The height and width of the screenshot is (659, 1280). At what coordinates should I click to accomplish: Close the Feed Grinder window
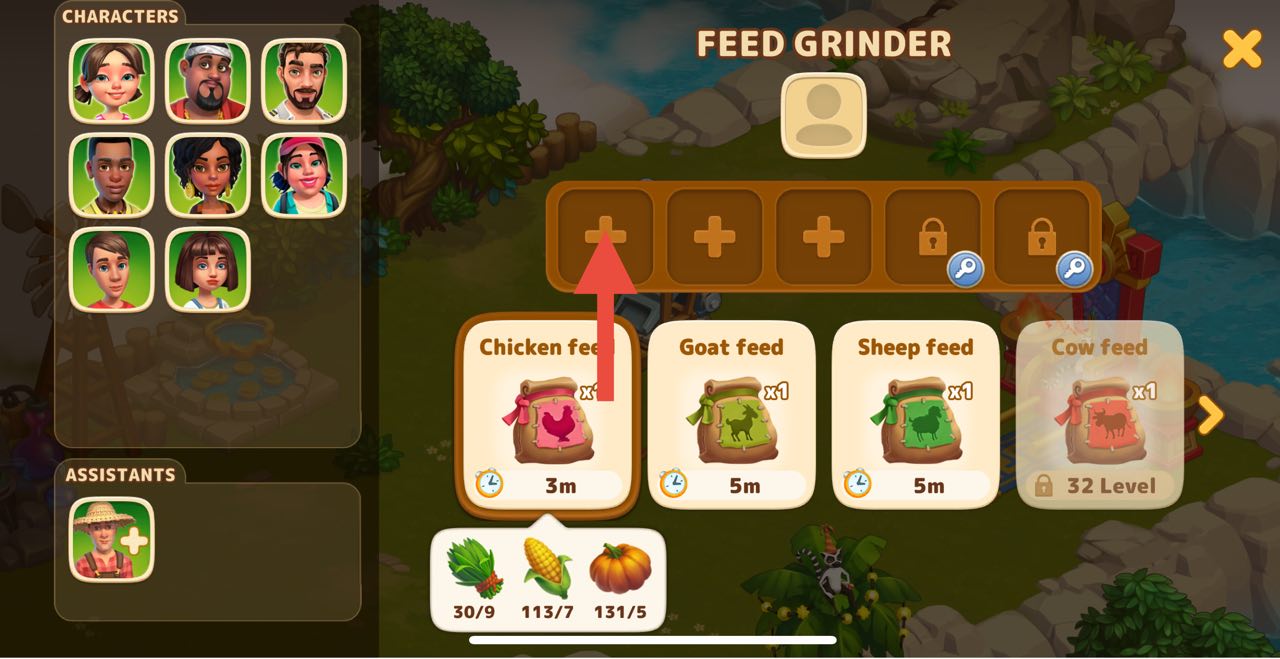coord(1242,48)
